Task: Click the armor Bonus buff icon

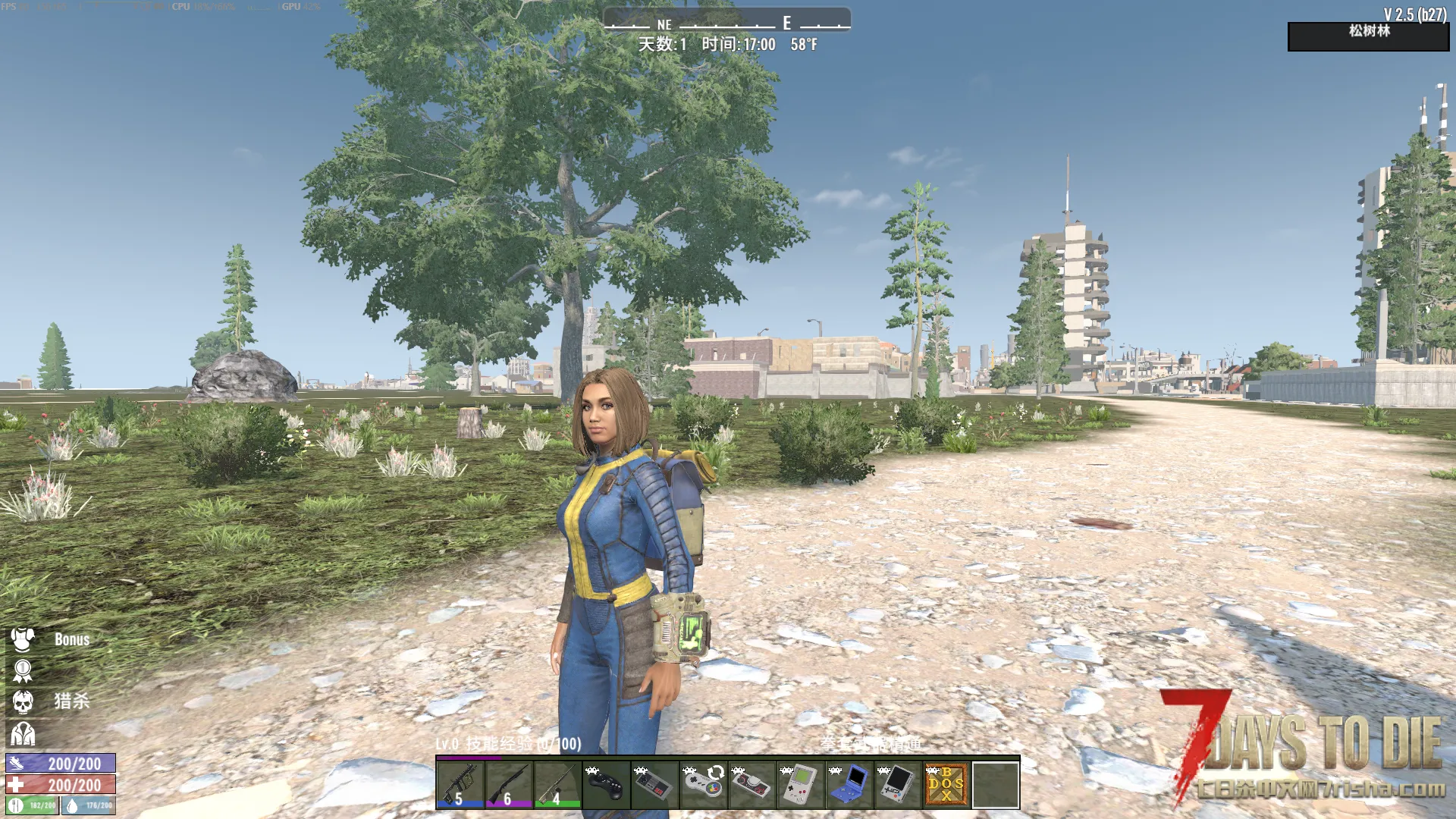Action: click(23, 639)
